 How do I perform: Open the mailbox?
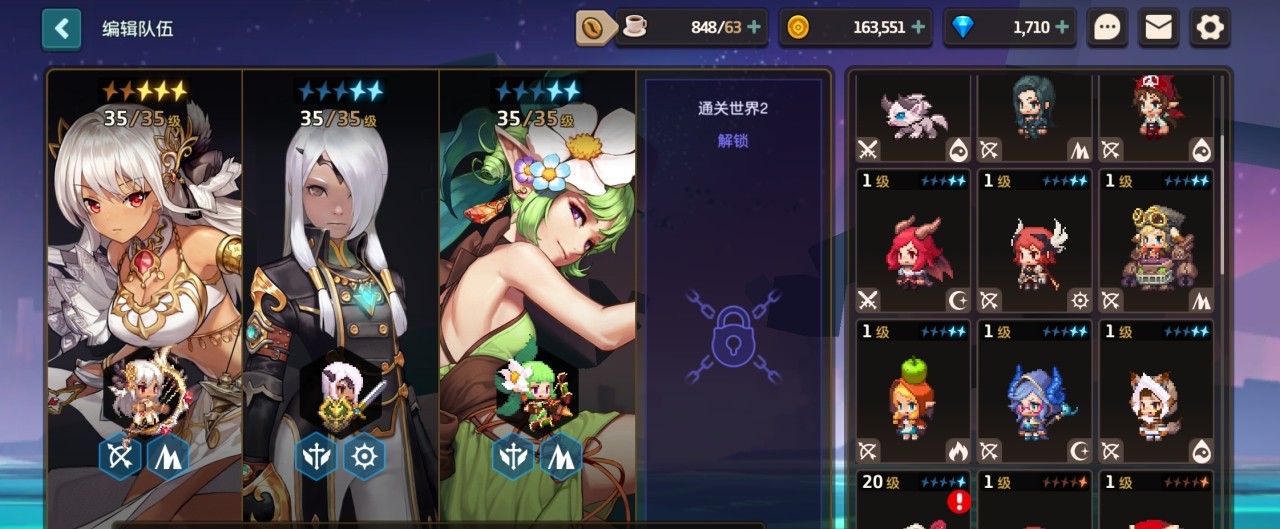tap(1158, 28)
